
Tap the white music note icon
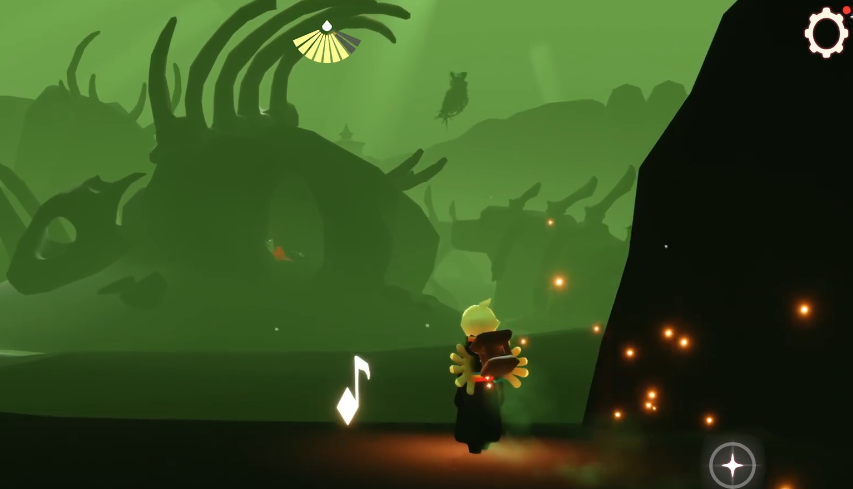click(352, 390)
